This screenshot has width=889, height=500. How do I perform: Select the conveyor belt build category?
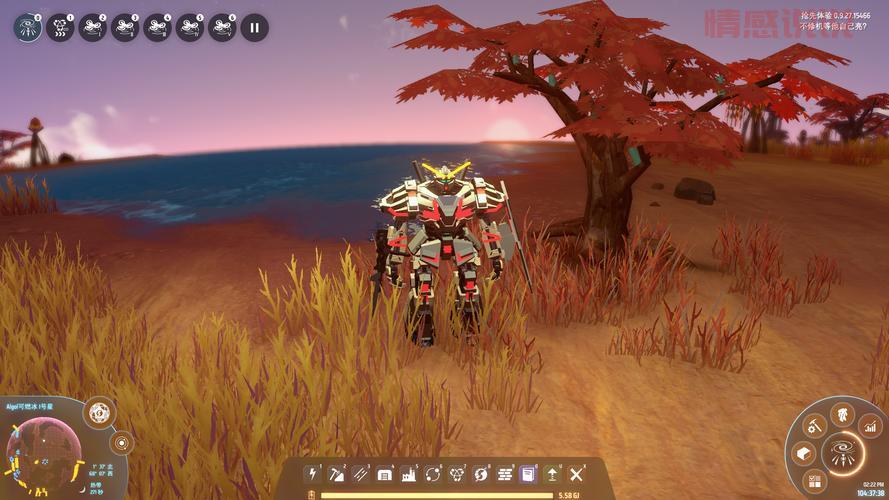pos(361,473)
